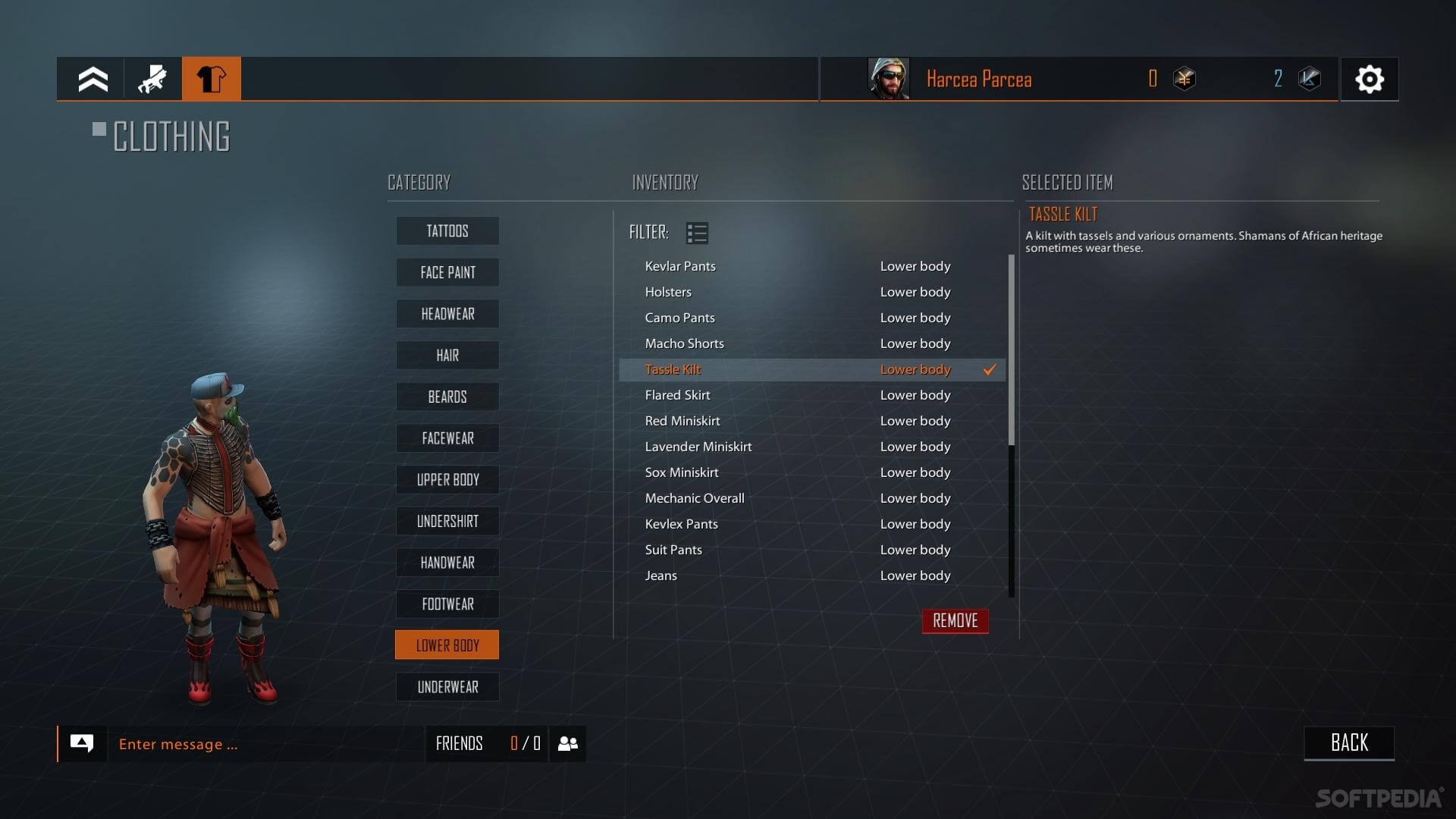1456x819 pixels.
Task: Open the weapons loadout tab
Action: tap(152, 79)
